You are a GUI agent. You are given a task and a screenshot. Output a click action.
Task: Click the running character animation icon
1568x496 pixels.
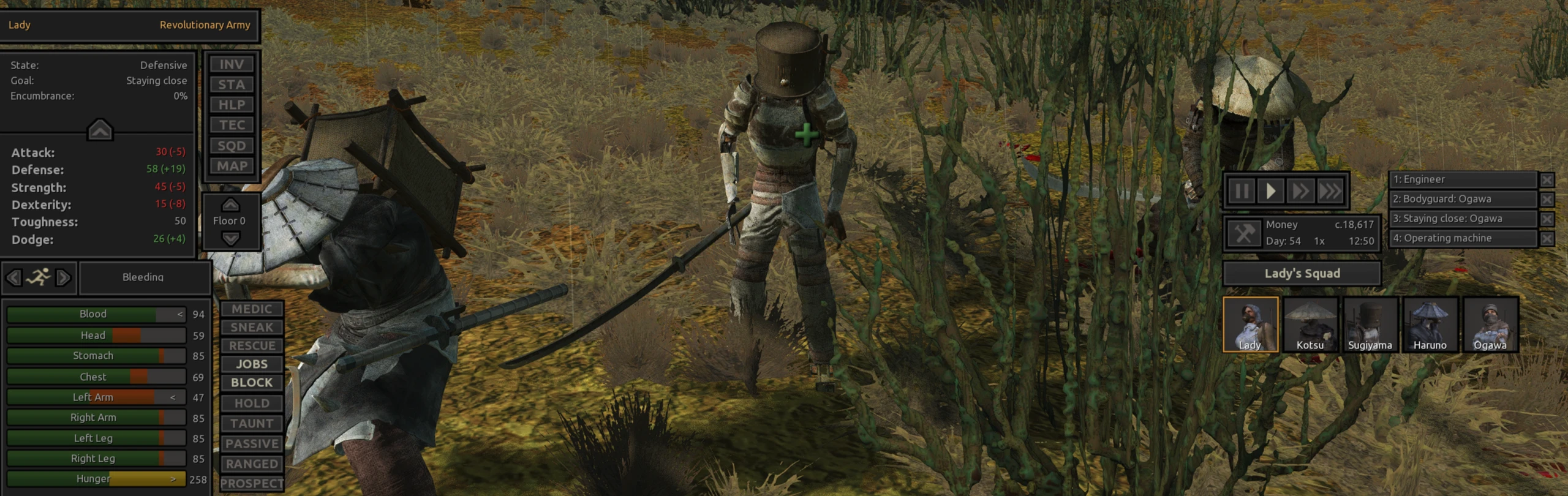coord(39,277)
